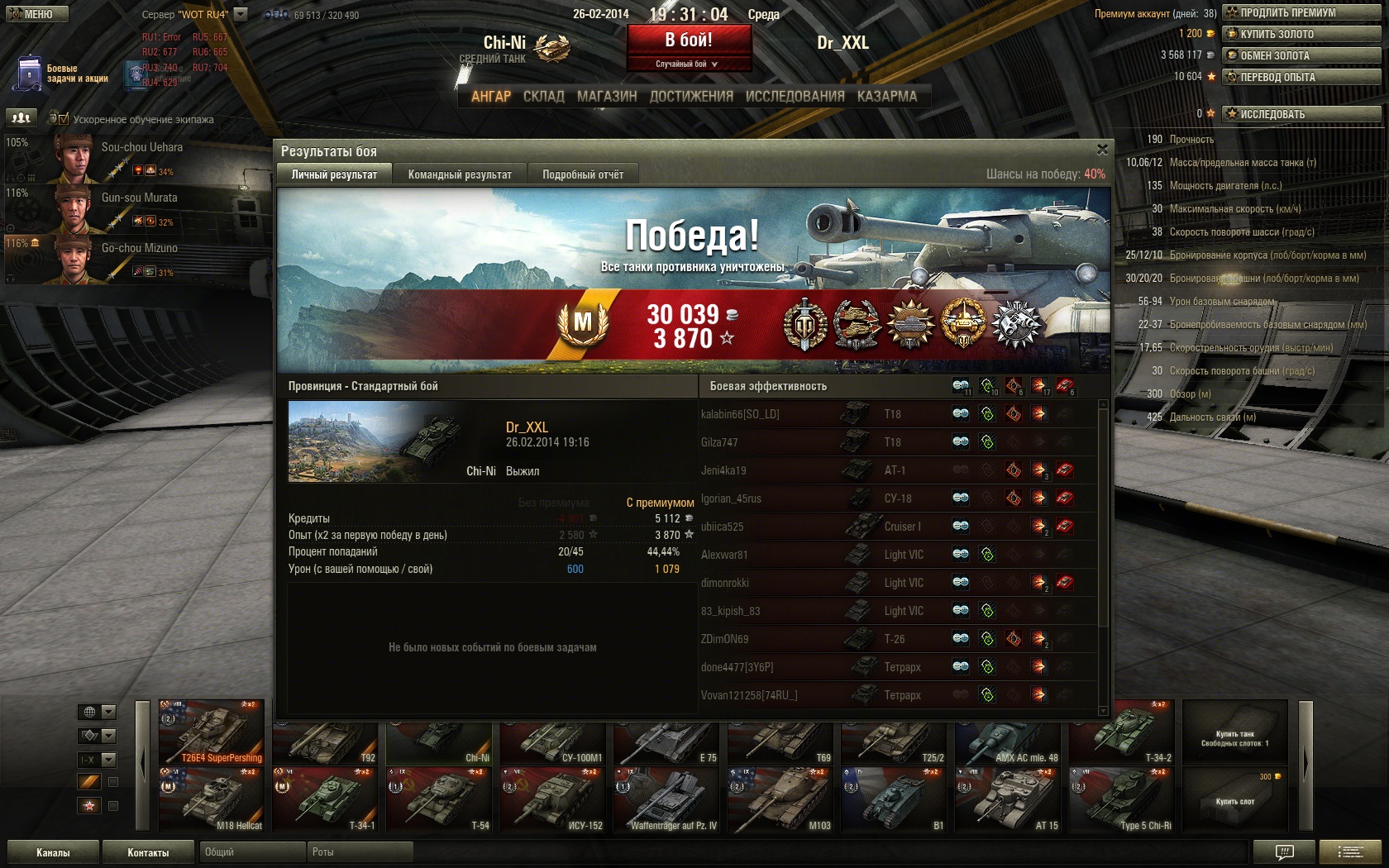Viewport: 1389px width, 868px height.
Task: Click КУПИТЬ ЗОЛОТО button
Action: [x=1301, y=34]
